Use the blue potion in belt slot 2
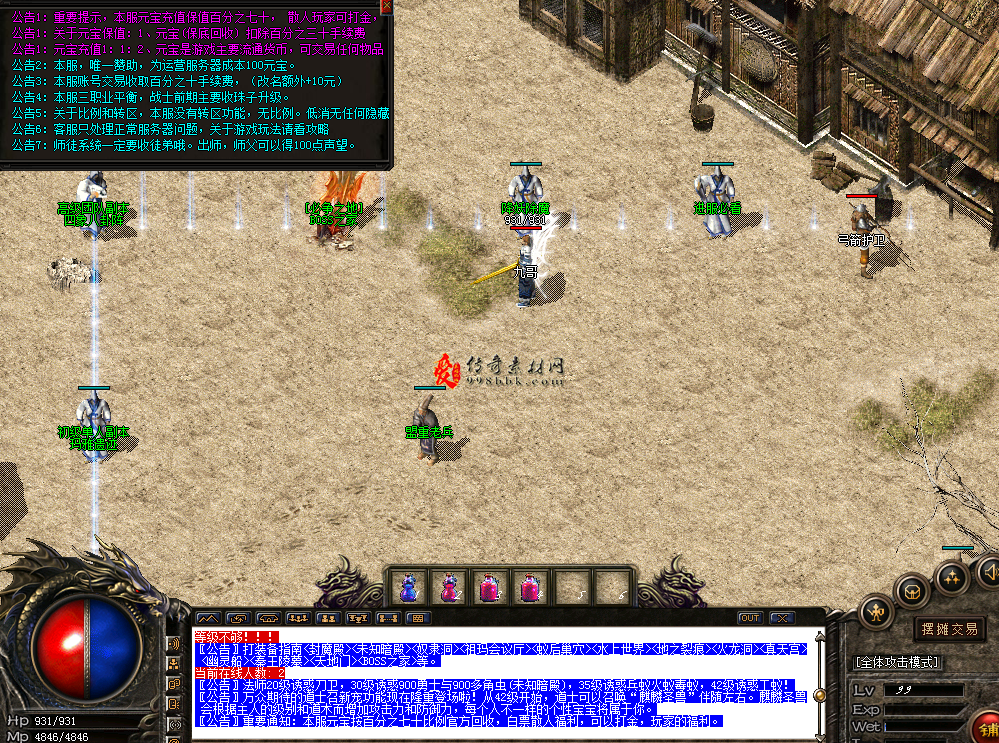Screen dimensions: 999x743 [x=447, y=587]
